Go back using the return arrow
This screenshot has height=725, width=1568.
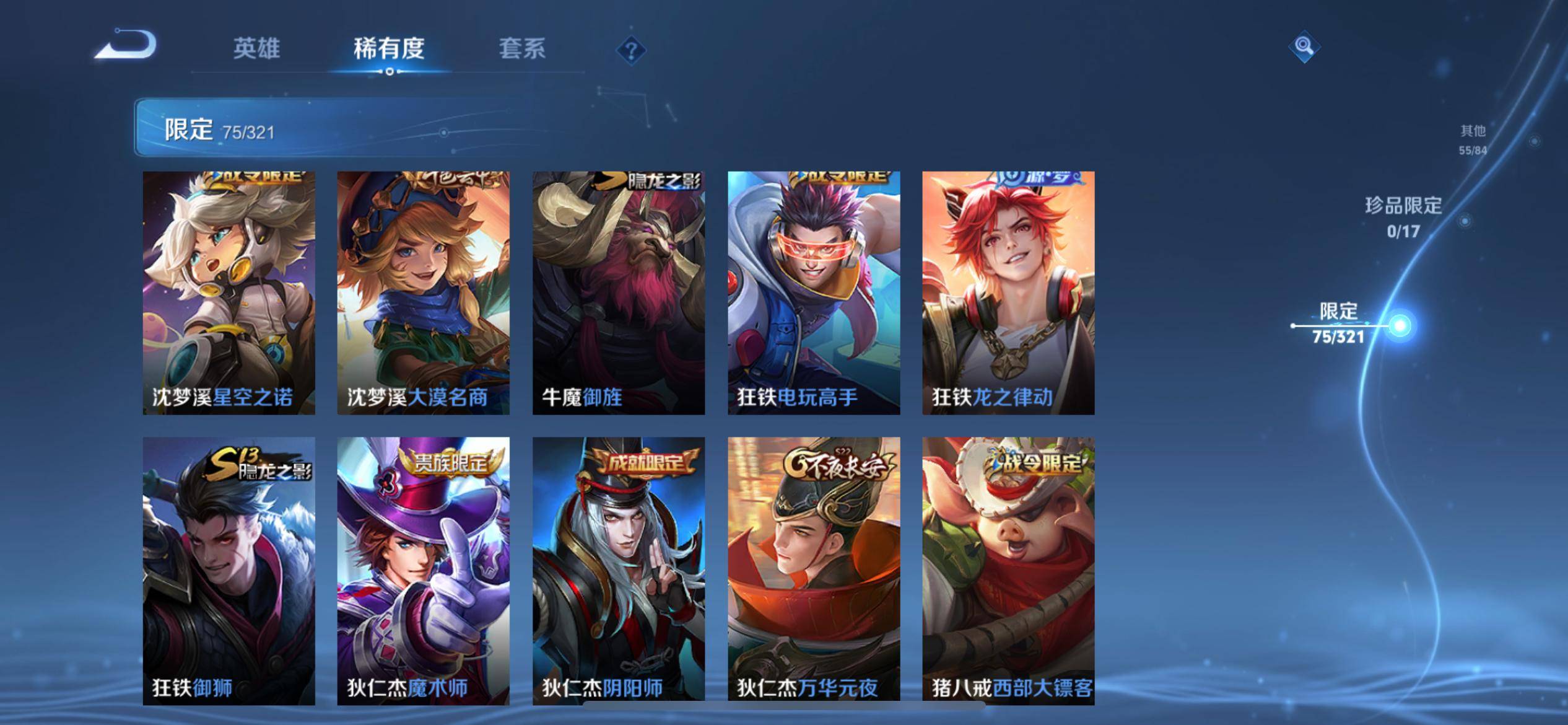(x=126, y=45)
